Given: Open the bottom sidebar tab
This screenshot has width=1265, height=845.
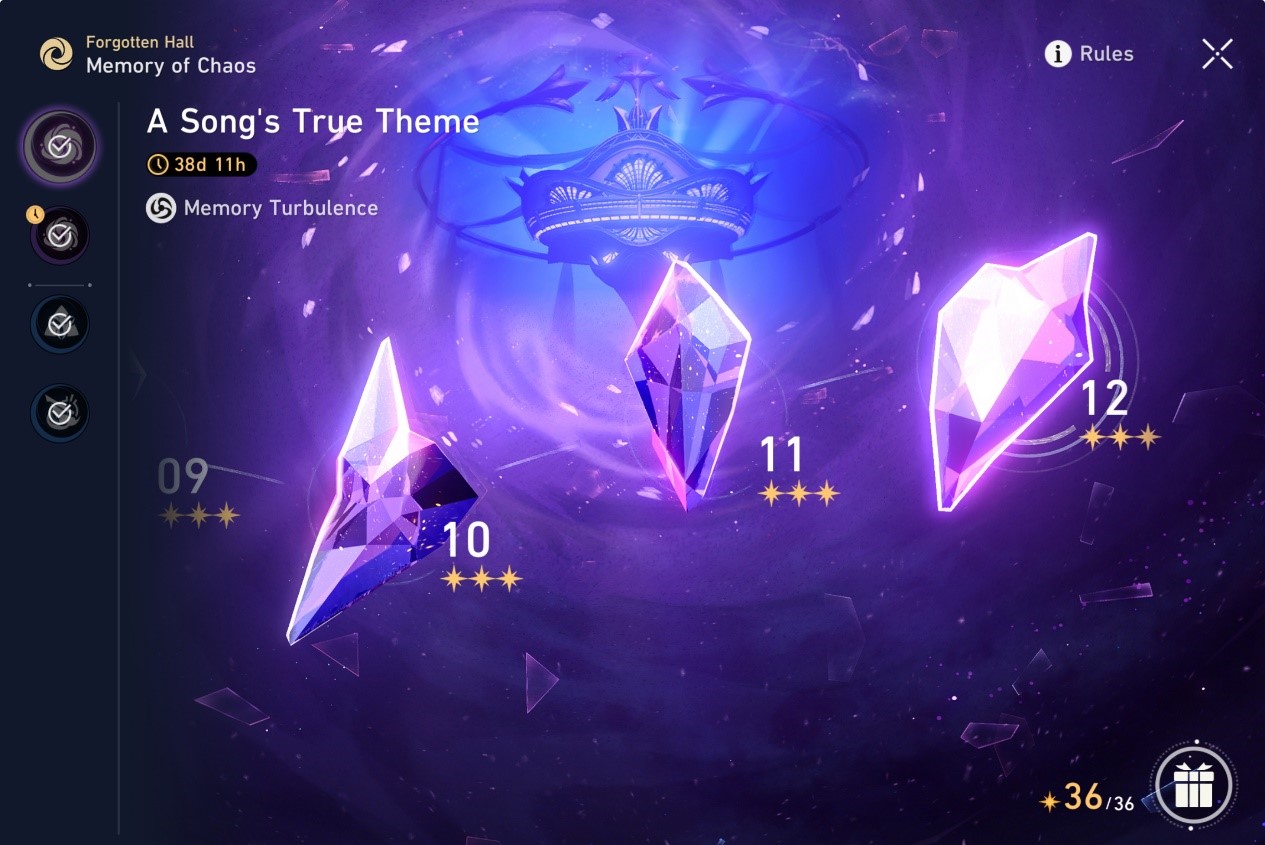Looking at the screenshot, I should (x=60, y=411).
